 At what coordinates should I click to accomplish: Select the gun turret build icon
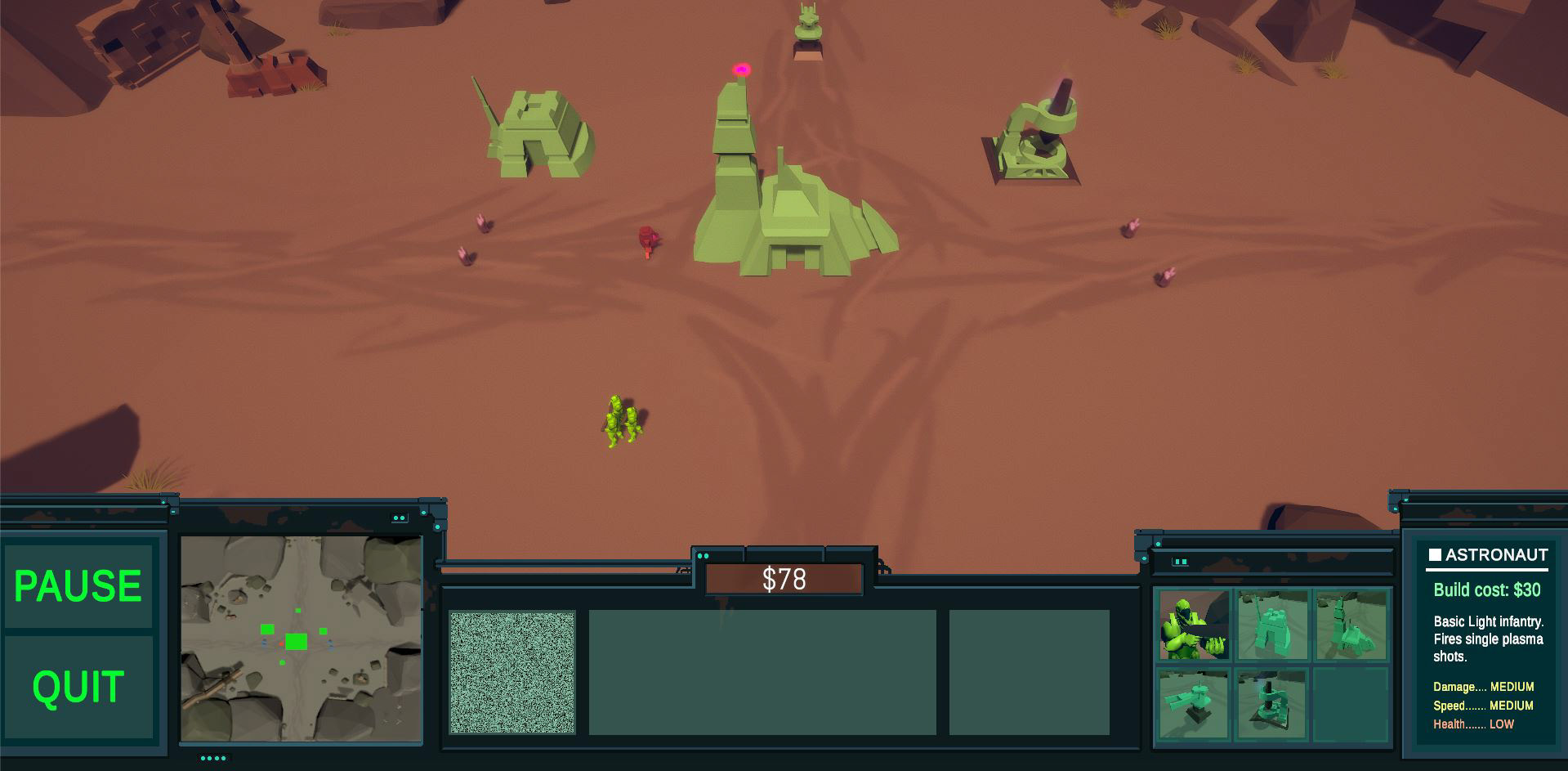point(1194,703)
